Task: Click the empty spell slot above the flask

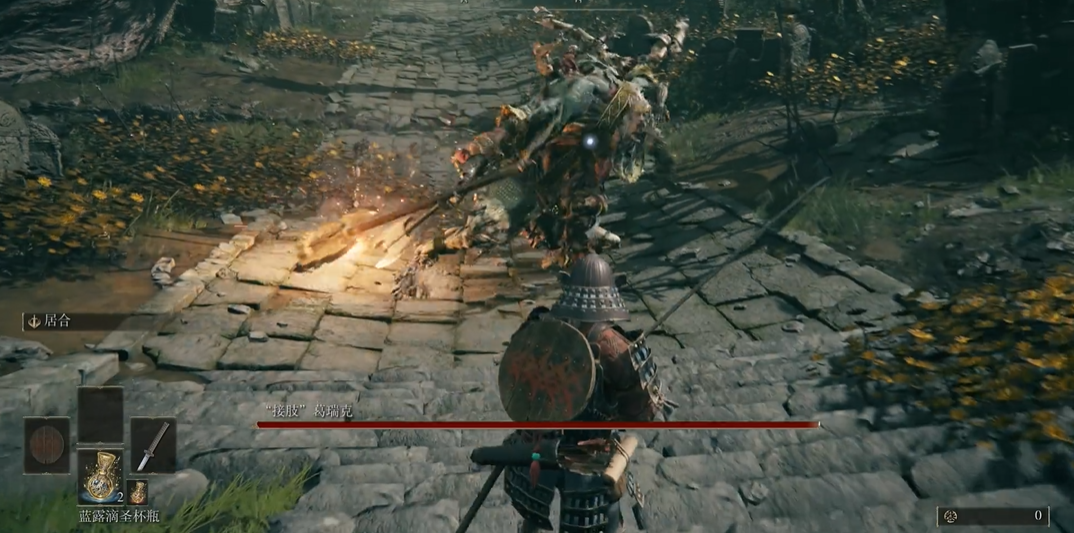Action: tap(100, 415)
